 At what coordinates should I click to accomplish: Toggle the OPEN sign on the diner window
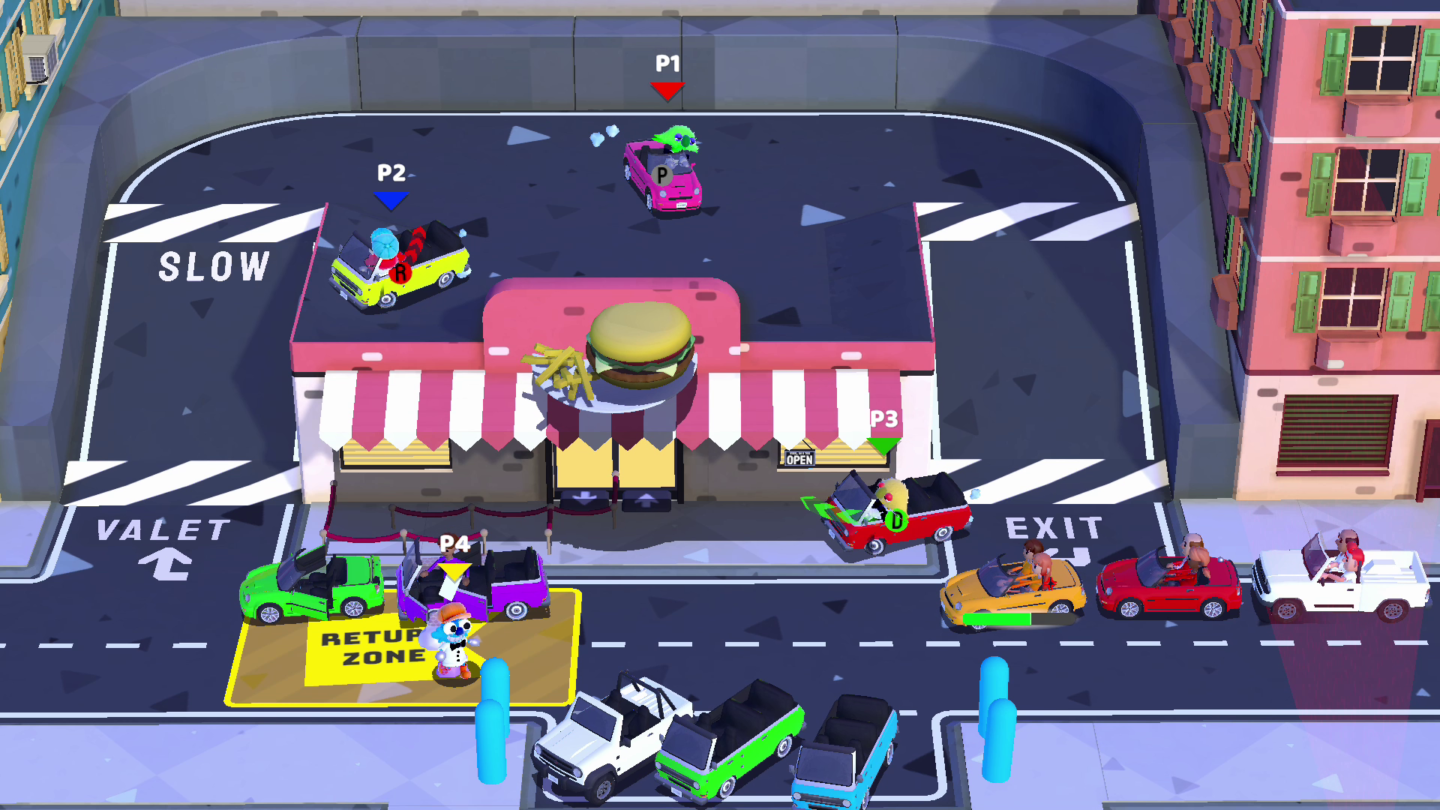coord(800,457)
